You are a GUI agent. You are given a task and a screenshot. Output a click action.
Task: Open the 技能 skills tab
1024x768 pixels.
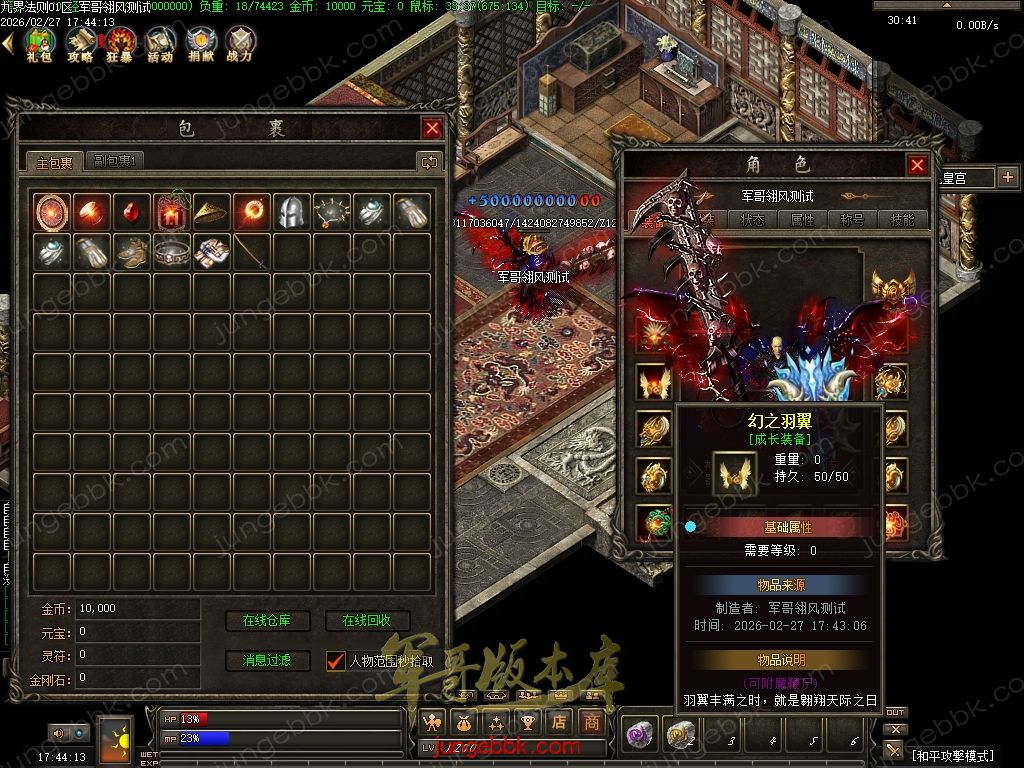(902, 220)
